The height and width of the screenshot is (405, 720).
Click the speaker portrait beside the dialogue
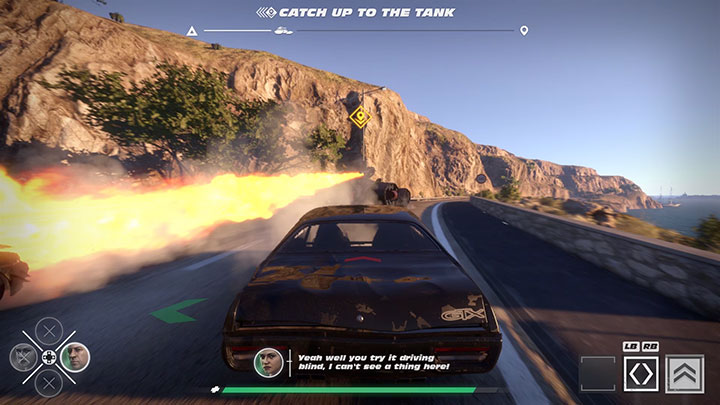[x=268, y=362]
